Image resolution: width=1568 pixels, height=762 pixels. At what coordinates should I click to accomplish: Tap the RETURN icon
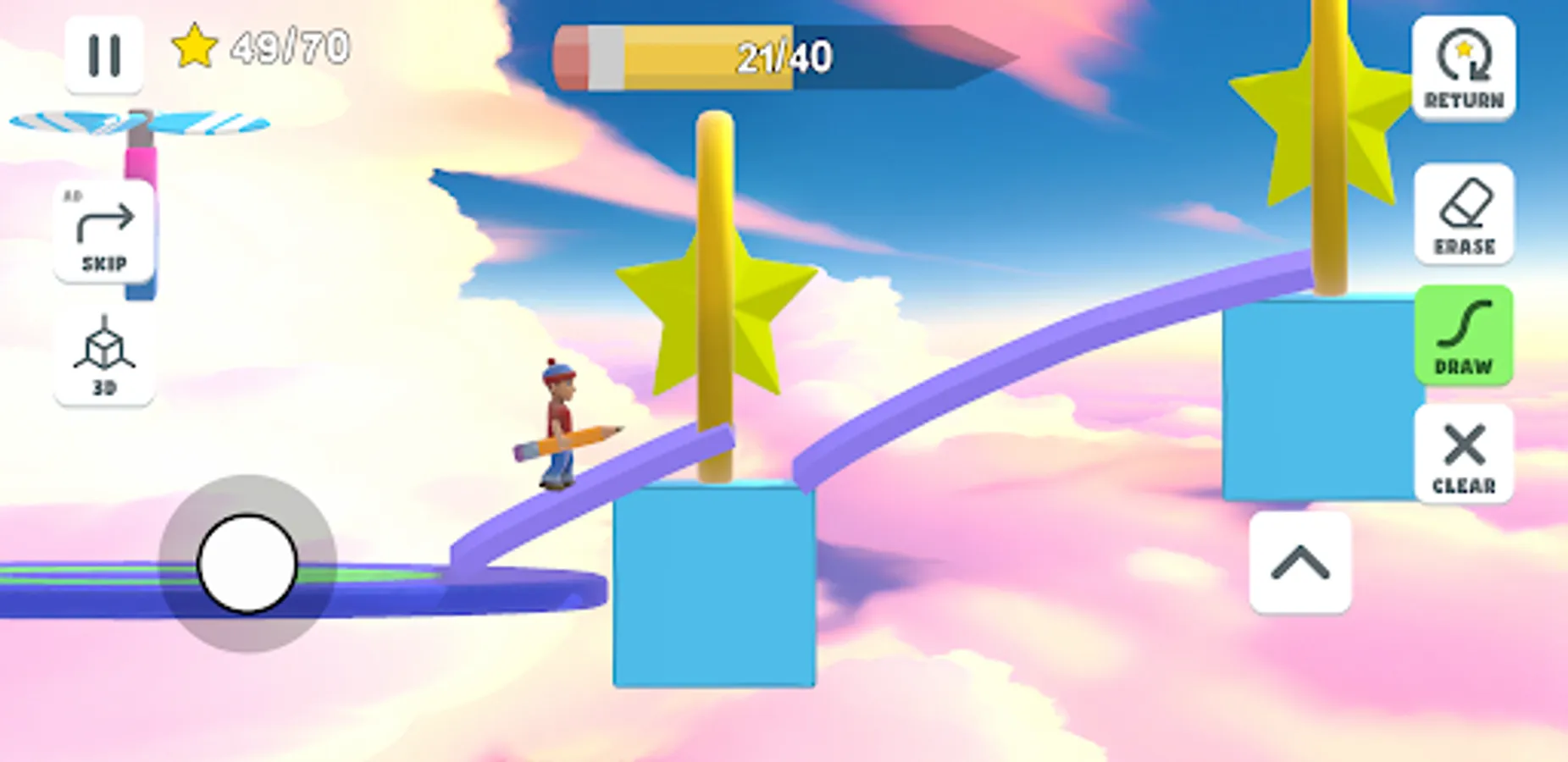pyautogui.click(x=1465, y=68)
